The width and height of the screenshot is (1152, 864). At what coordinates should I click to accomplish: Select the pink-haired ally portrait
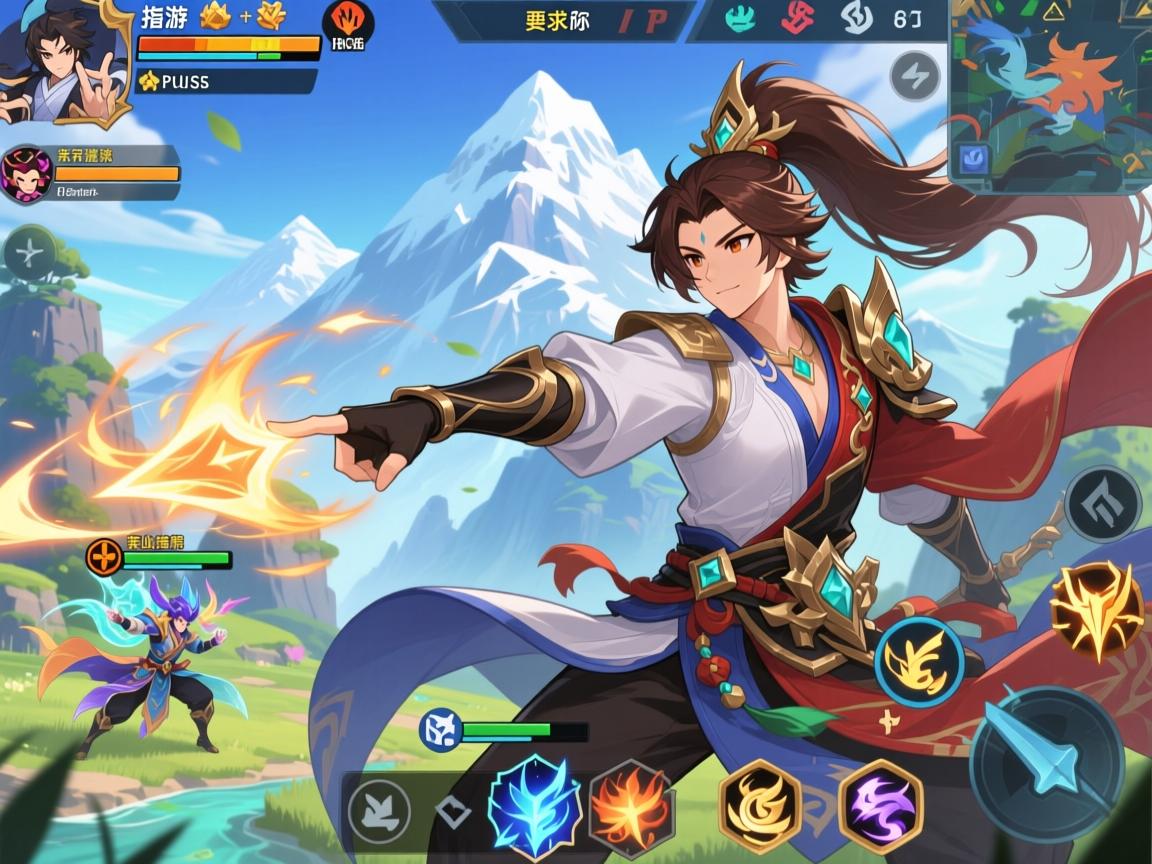26,174
